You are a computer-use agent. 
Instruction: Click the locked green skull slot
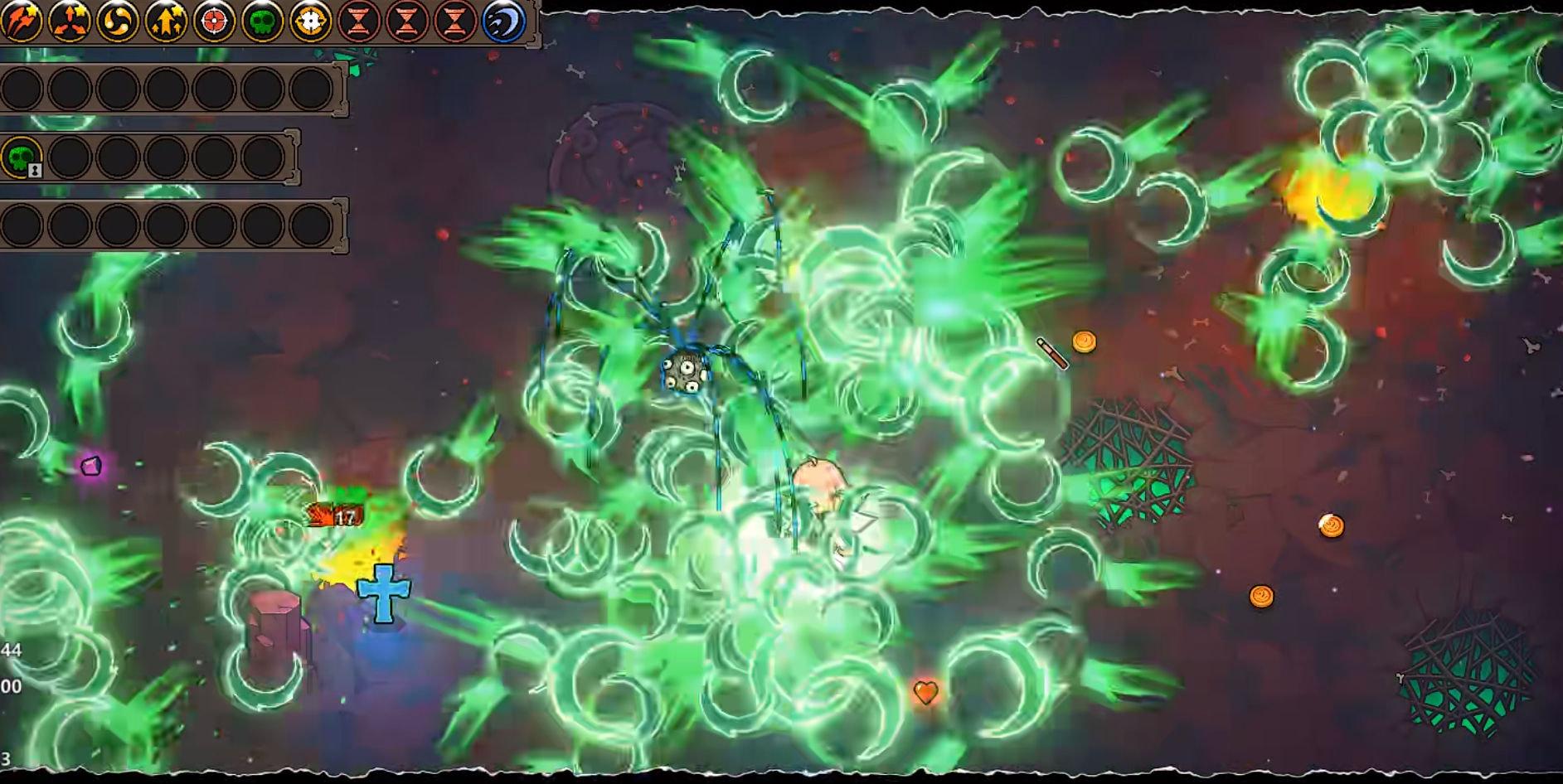pos(22,157)
